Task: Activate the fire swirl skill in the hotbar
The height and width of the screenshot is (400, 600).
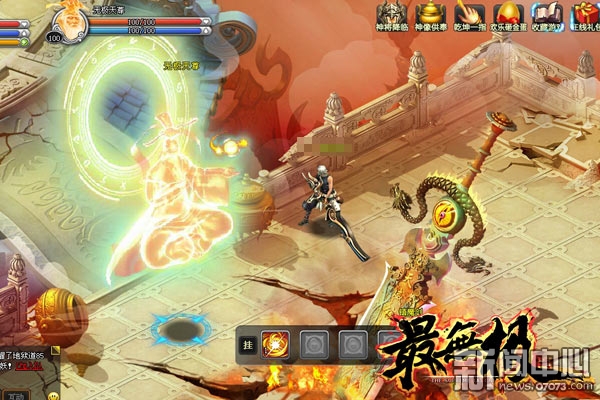Action: tap(276, 347)
